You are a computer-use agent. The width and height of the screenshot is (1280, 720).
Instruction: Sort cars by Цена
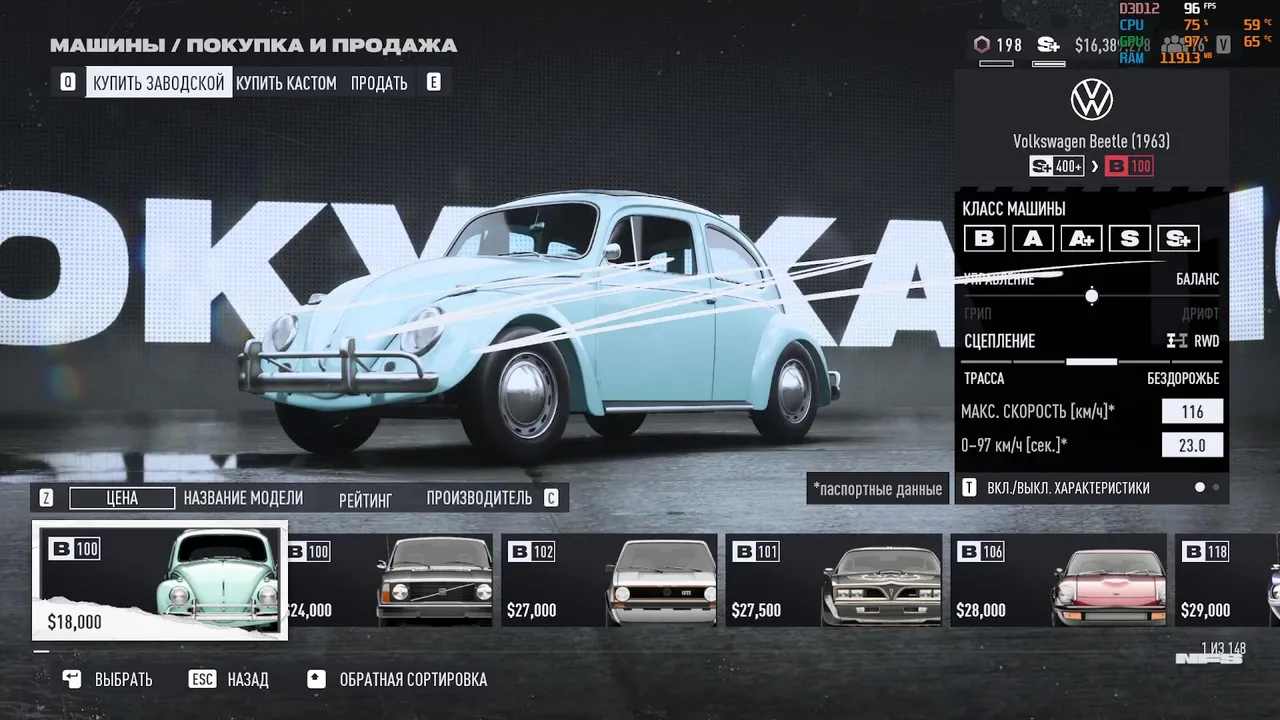click(x=122, y=498)
